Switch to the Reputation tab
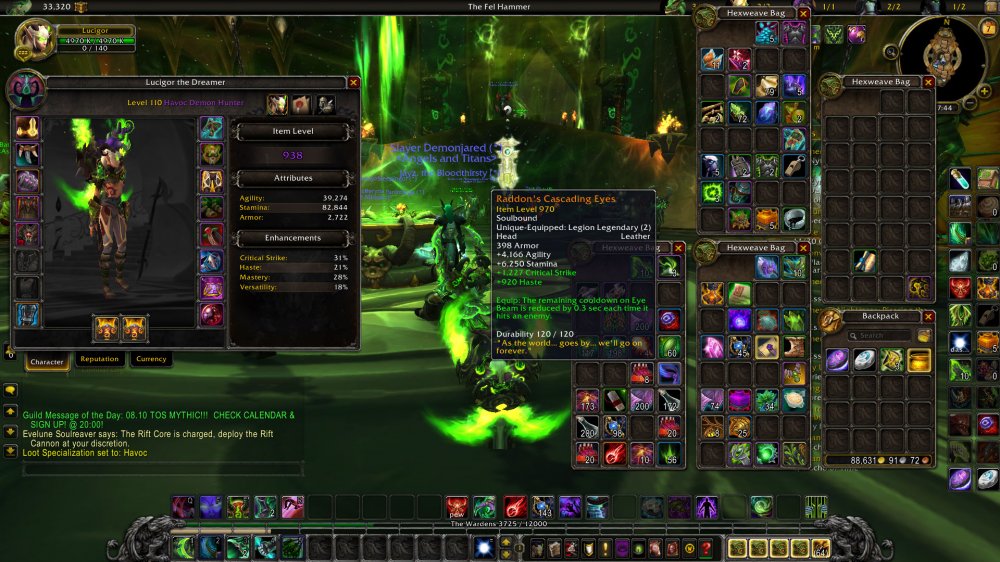This screenshot has width=1000, height=562. 98,359
